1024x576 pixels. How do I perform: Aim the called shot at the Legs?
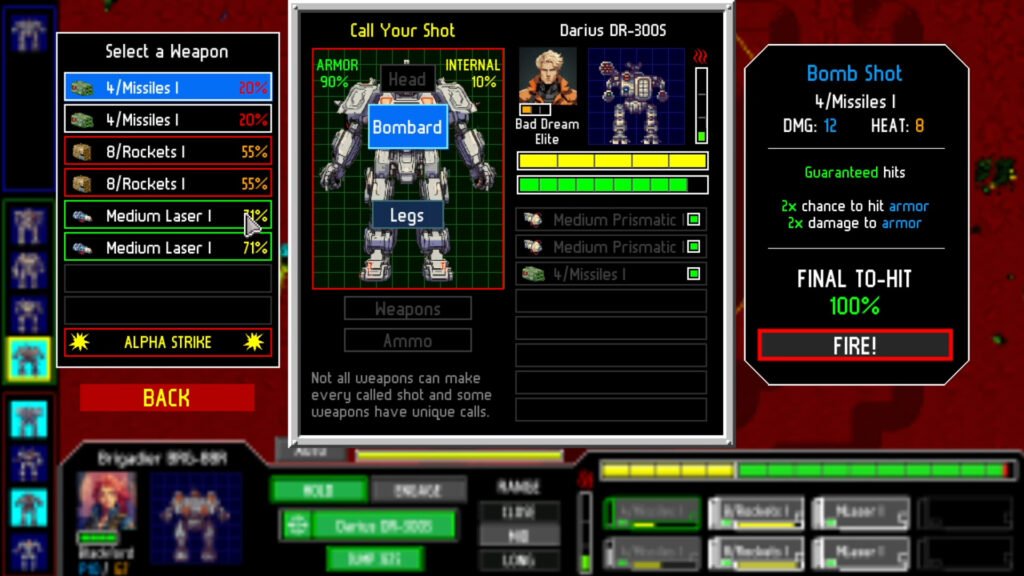(x=407, y=215)
